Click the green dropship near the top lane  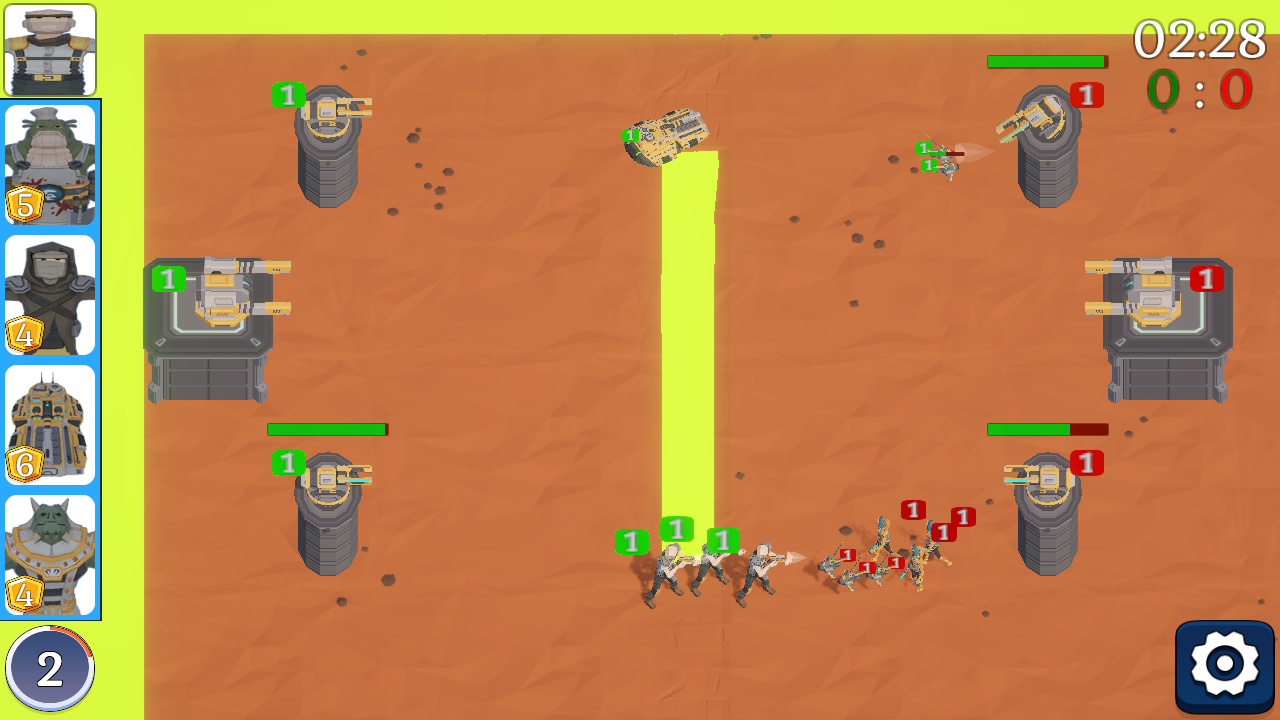pyautogui.click(x=672, y=135)
